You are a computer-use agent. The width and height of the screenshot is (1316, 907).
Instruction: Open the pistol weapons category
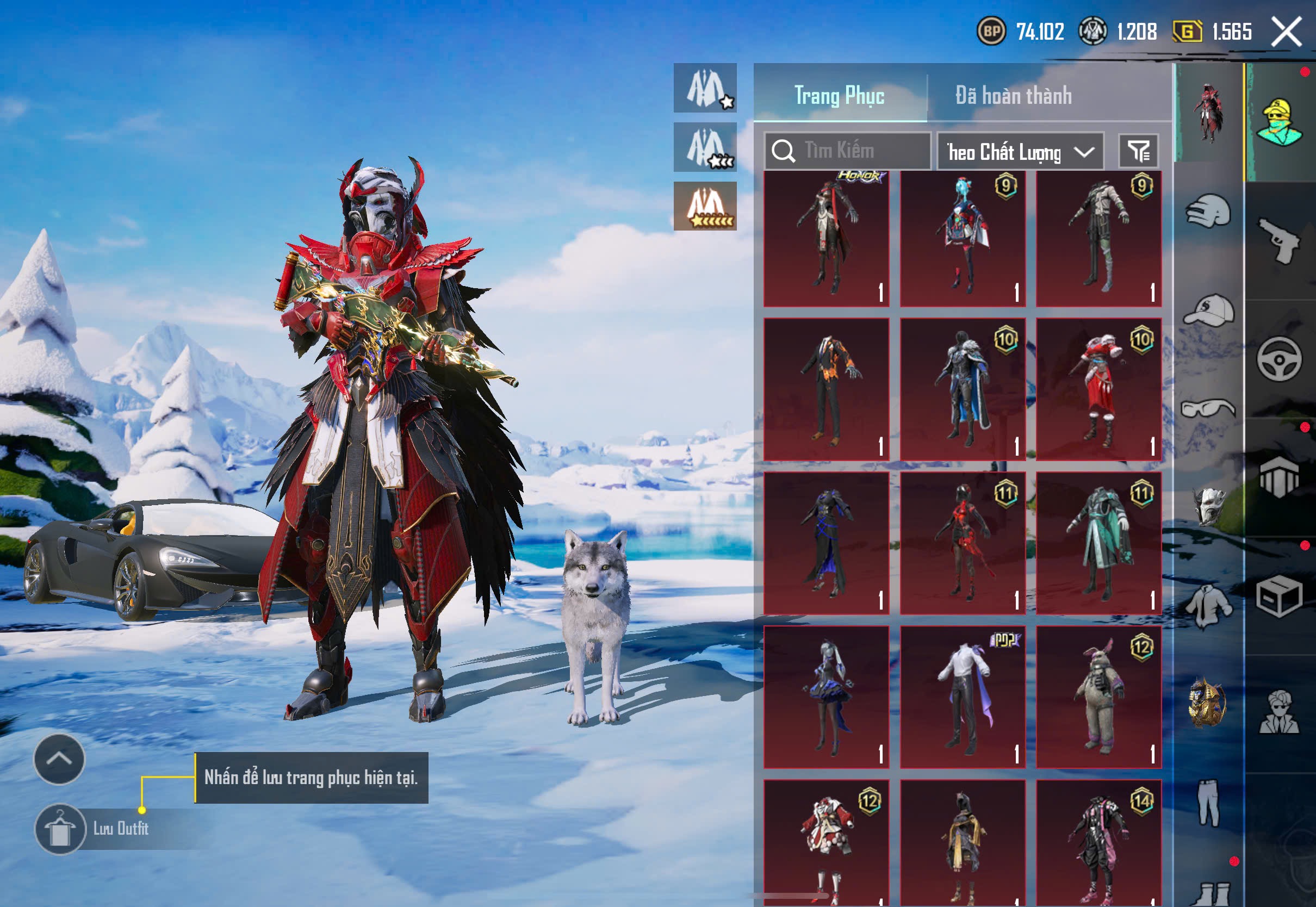coord(1280,241)
